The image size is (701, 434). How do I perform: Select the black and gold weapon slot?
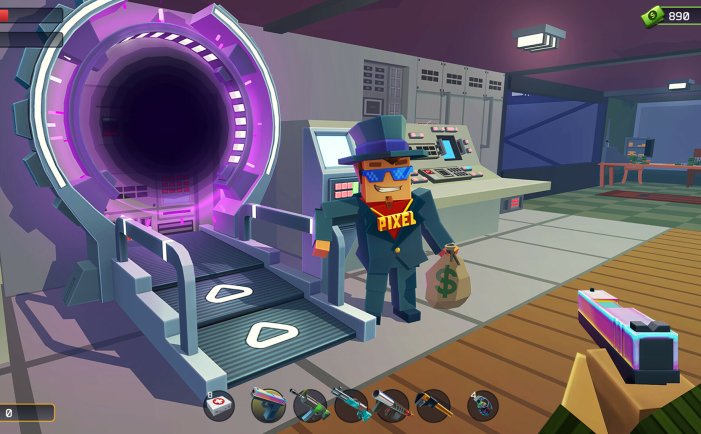(433, 405)
